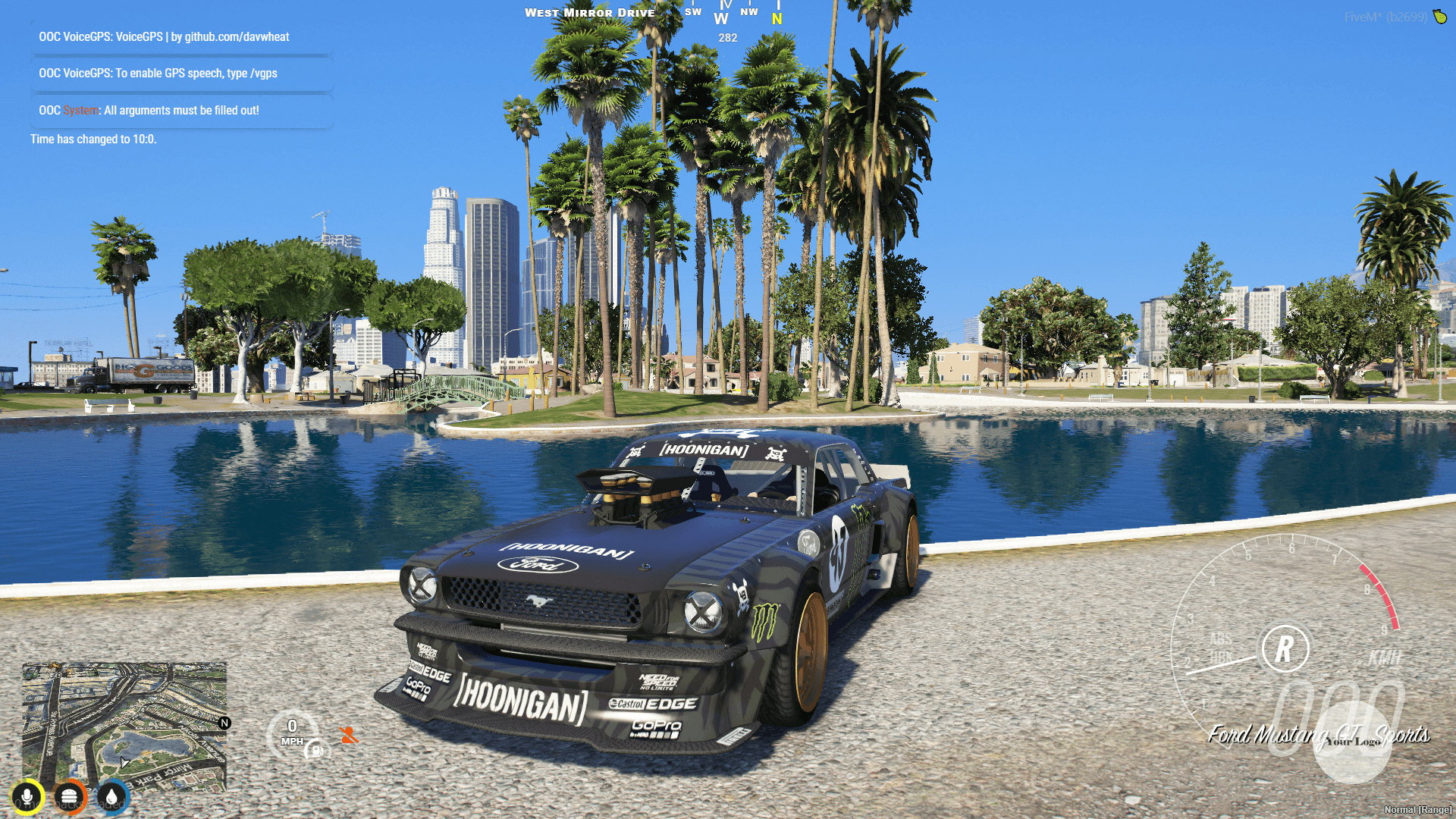
Task: Click the HBK handbrake indicator on the tachometer
Action: [1222, 654]
